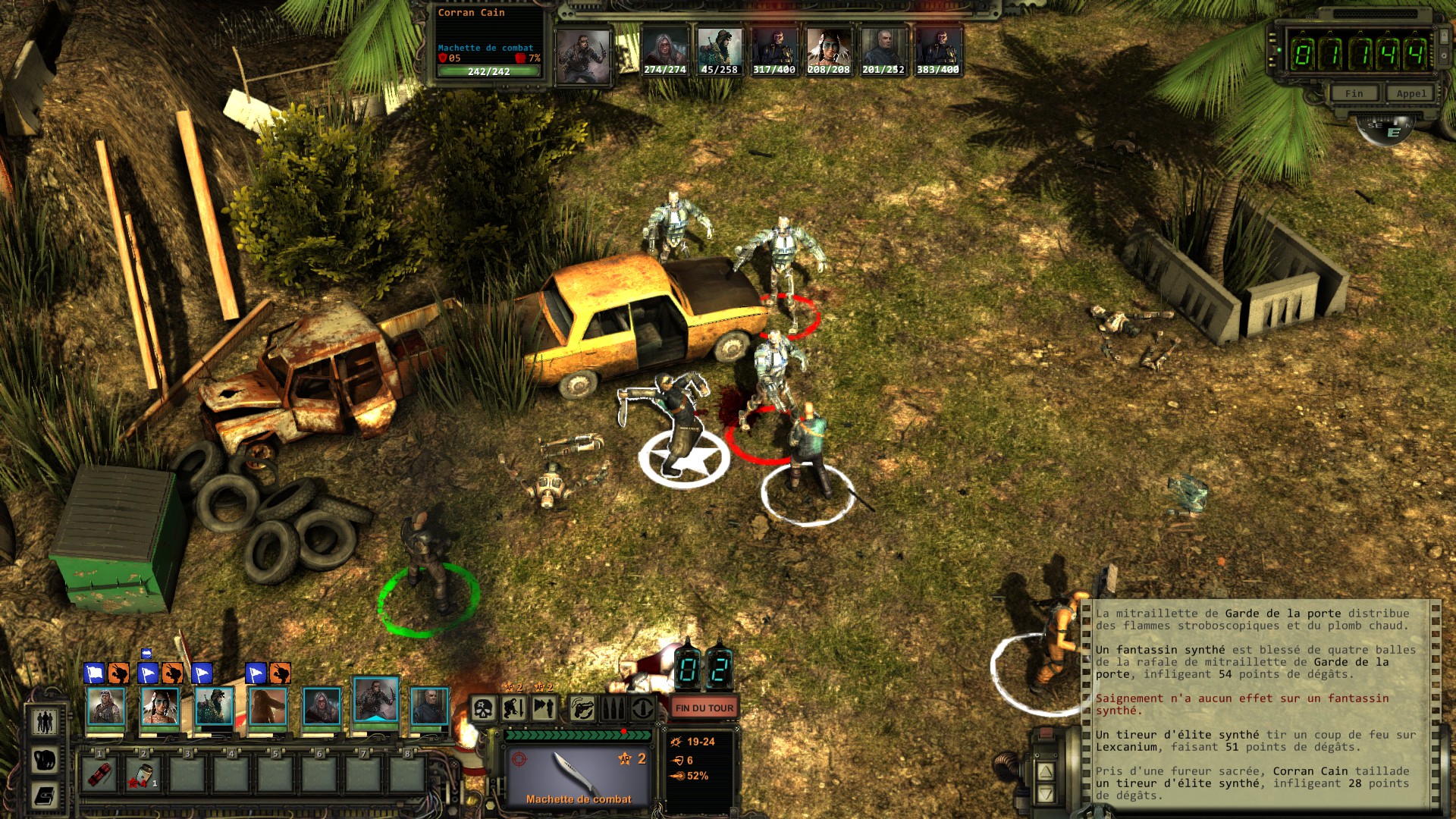This screenshot has width=1456, height=819.
Task: Open the logbook journal icon
Action: (45, 795)
